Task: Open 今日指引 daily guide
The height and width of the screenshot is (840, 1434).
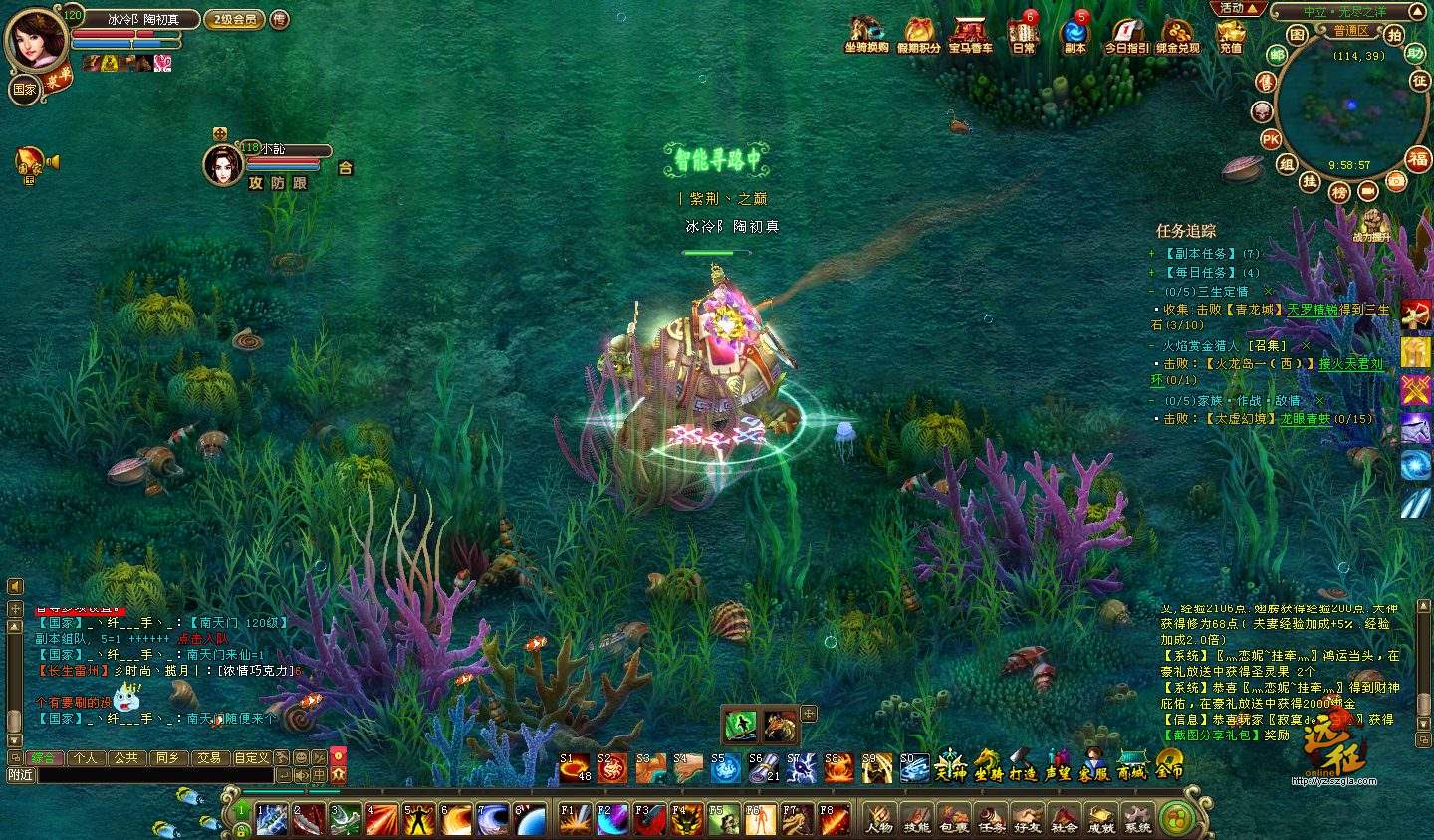Action: tap(1126, 34)
